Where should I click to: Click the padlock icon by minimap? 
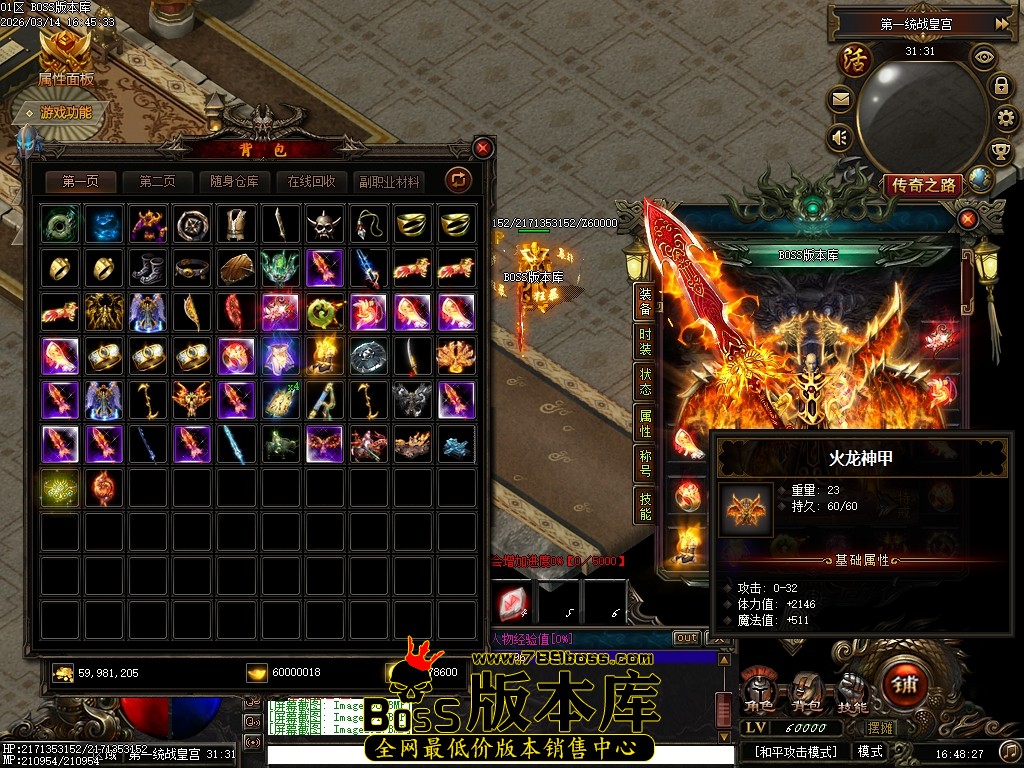(1000, 86)
